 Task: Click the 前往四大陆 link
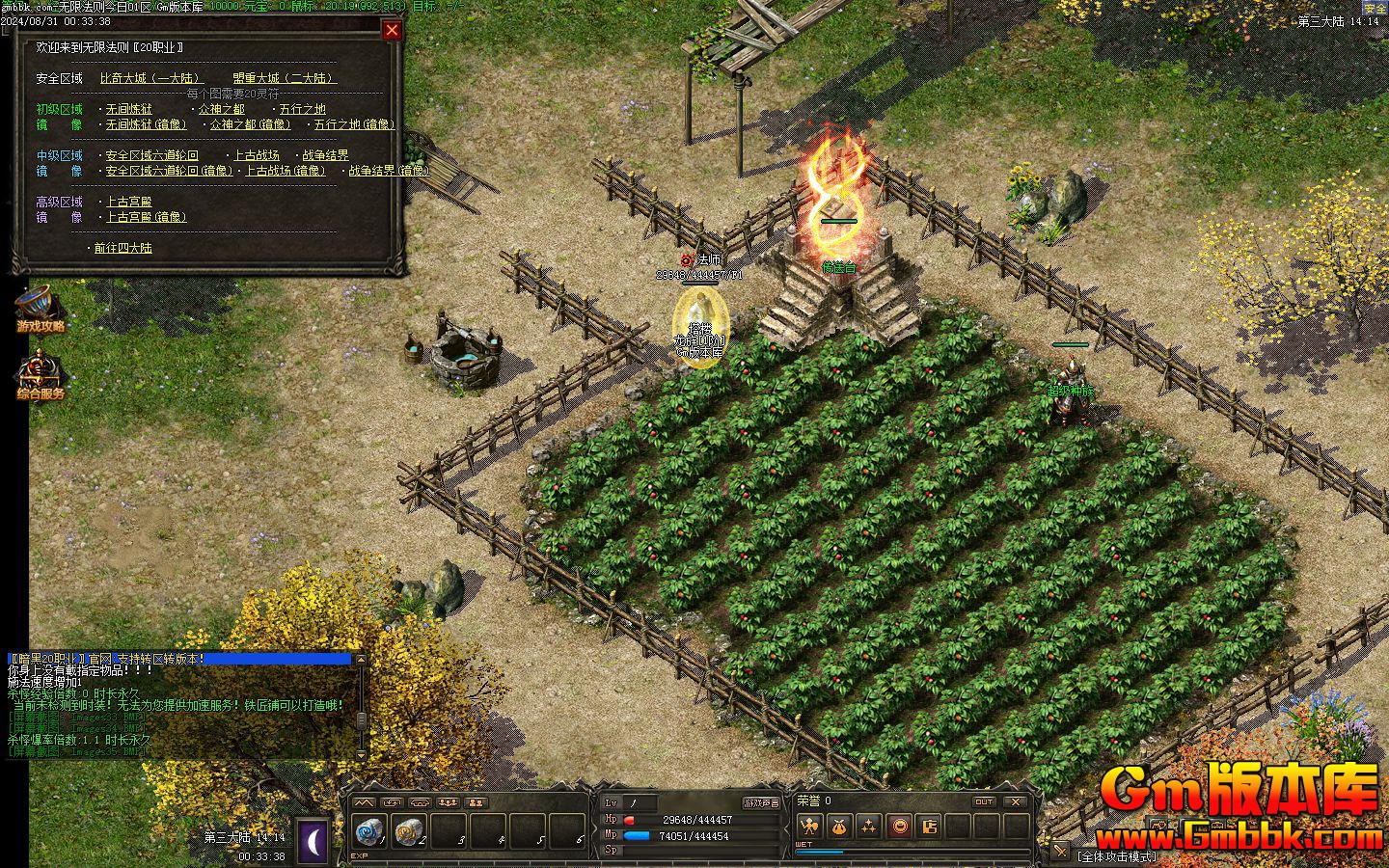pyautogui.click(x=123, y=248)
